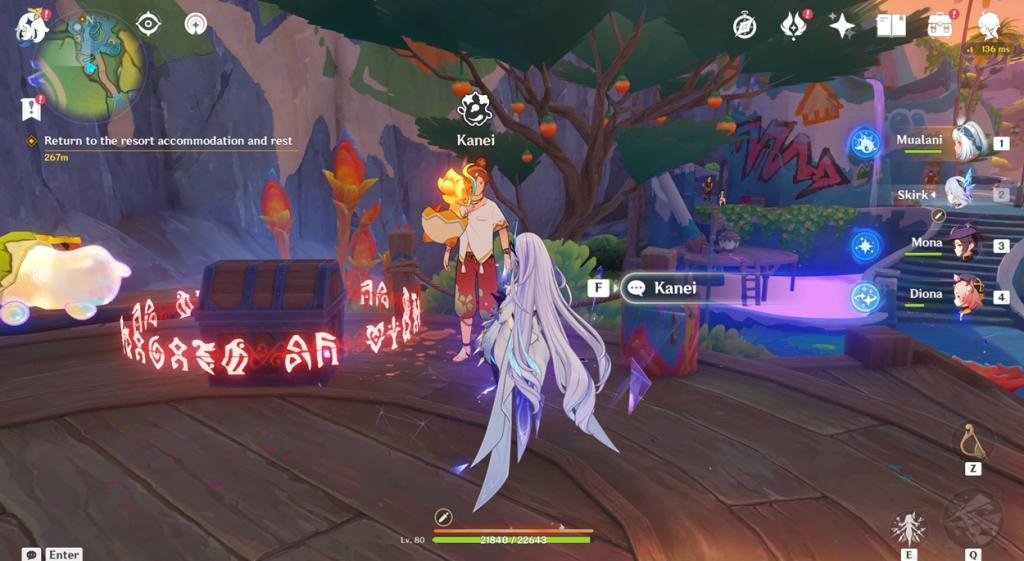Open the Paimon main menu

[x=32, y=27]
